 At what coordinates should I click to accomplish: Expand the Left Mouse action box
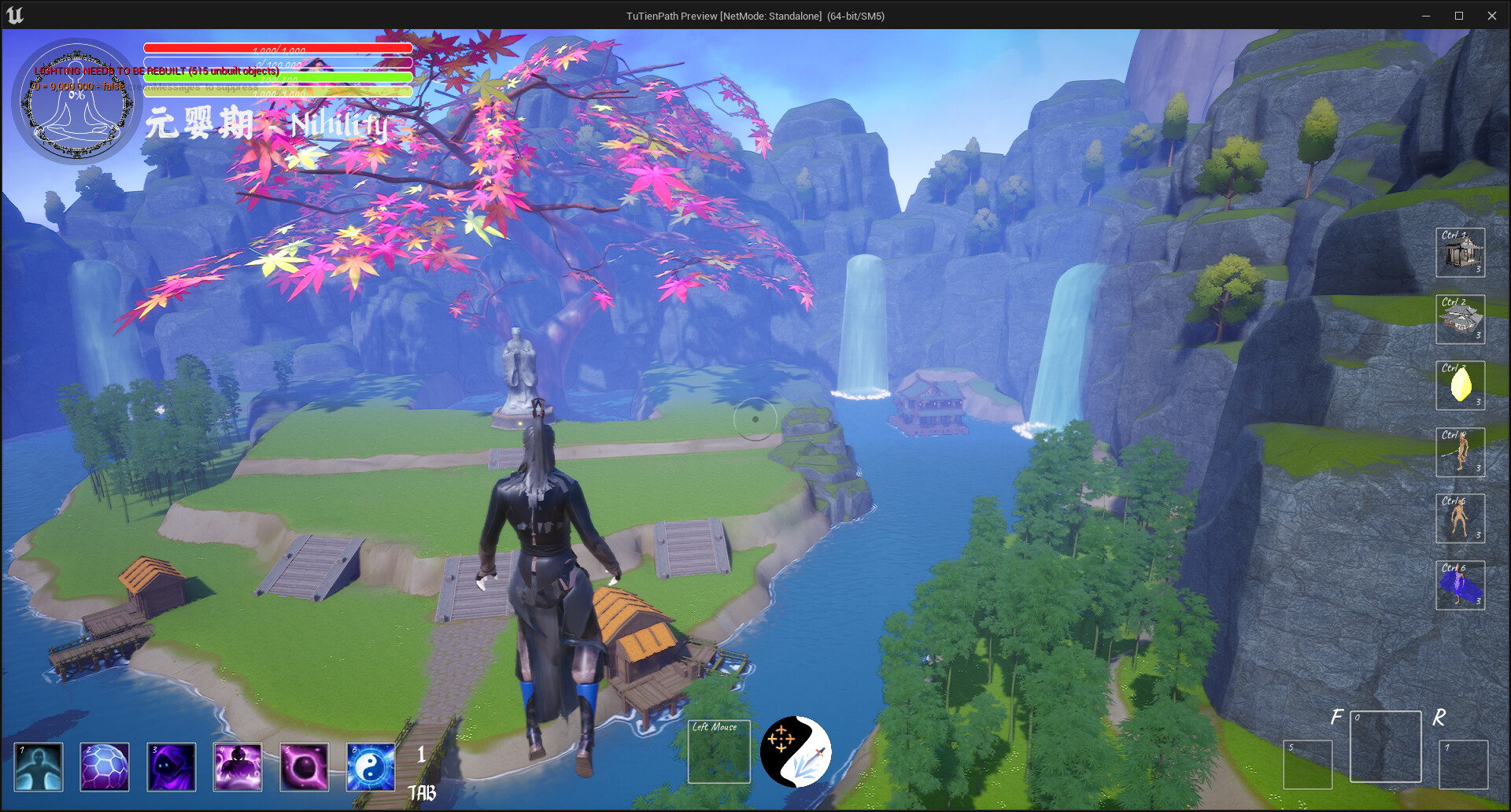click(719, 752)
